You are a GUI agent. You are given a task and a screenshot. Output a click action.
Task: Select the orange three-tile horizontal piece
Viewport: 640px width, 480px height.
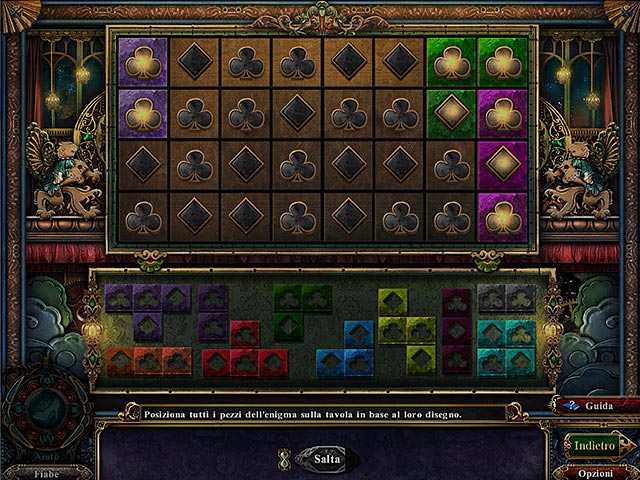pos(147,361)
